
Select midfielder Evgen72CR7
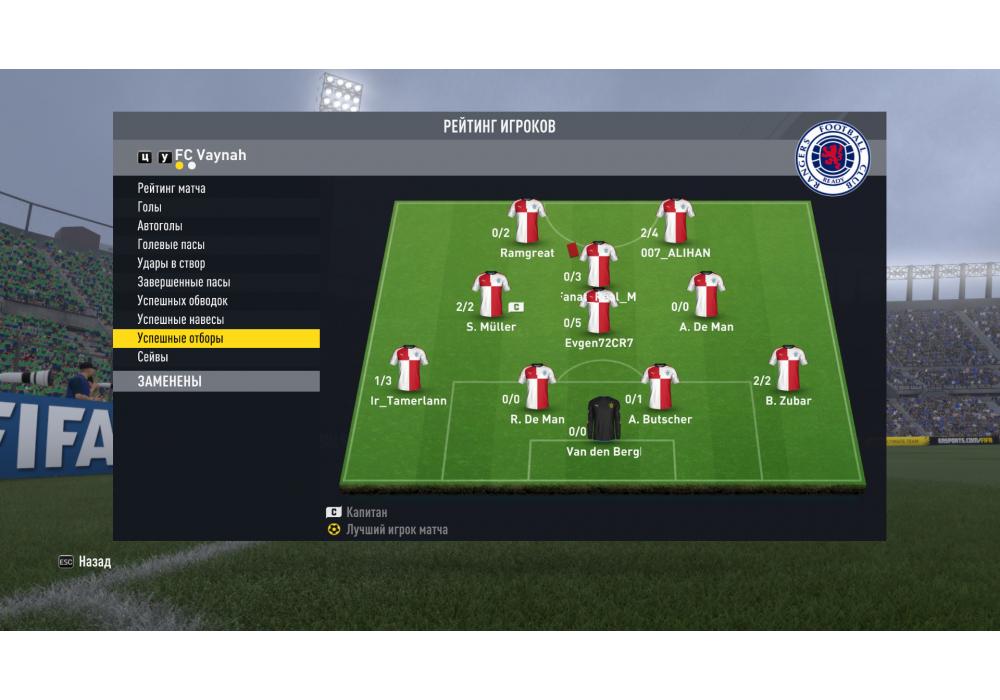[599, 312]
